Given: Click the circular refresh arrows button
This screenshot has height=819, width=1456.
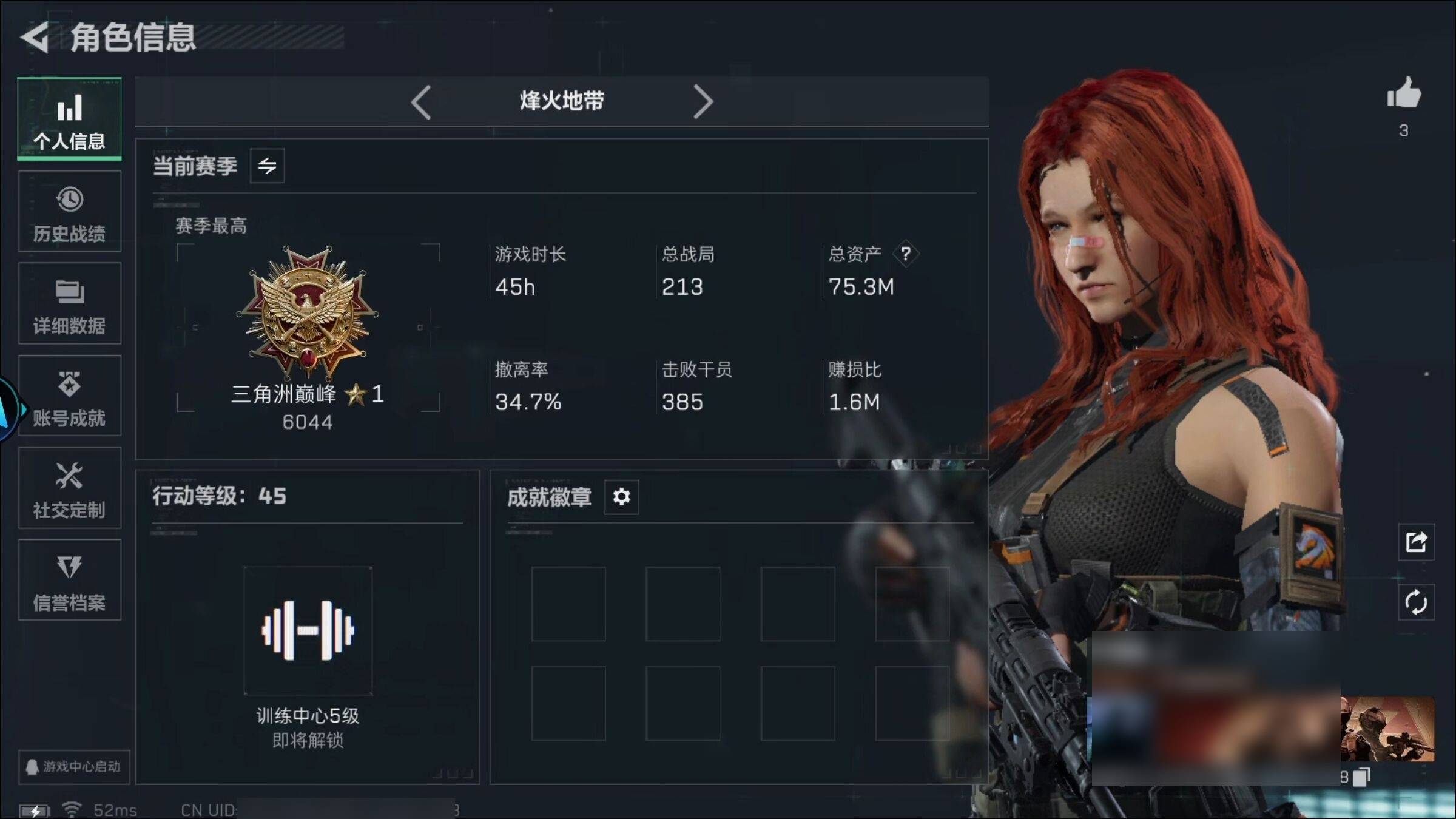Looking at the screenshot, I should tap(1416, 602).
